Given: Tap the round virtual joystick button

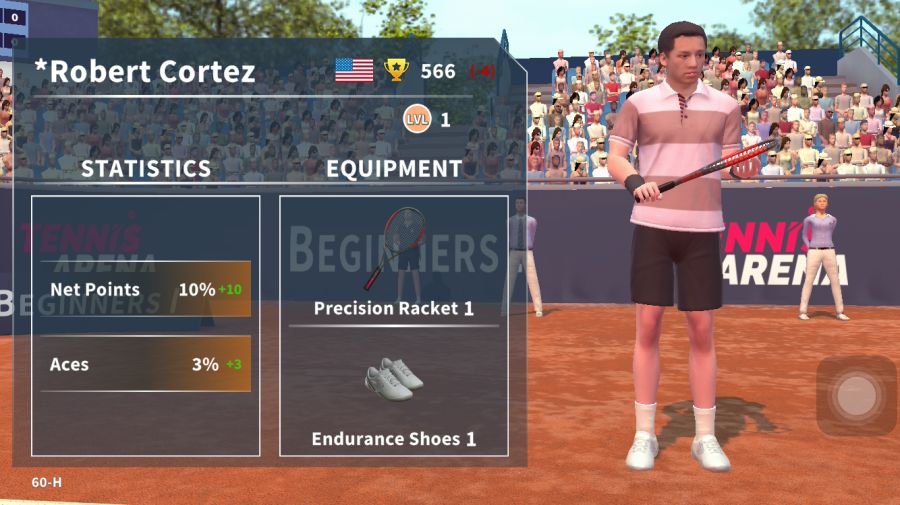Looking at the screenshot, I should click(x=856, y=396).
